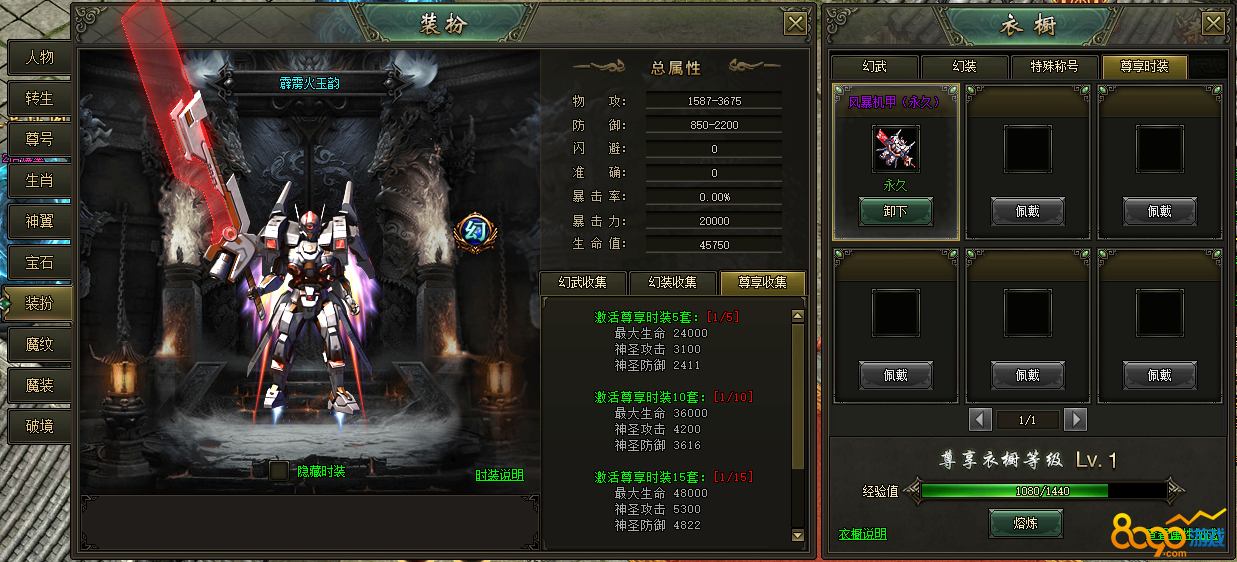1237x562 pixels.
Task: Show the 幻武收集 collection tab
Action: click(x=583, y=283)
